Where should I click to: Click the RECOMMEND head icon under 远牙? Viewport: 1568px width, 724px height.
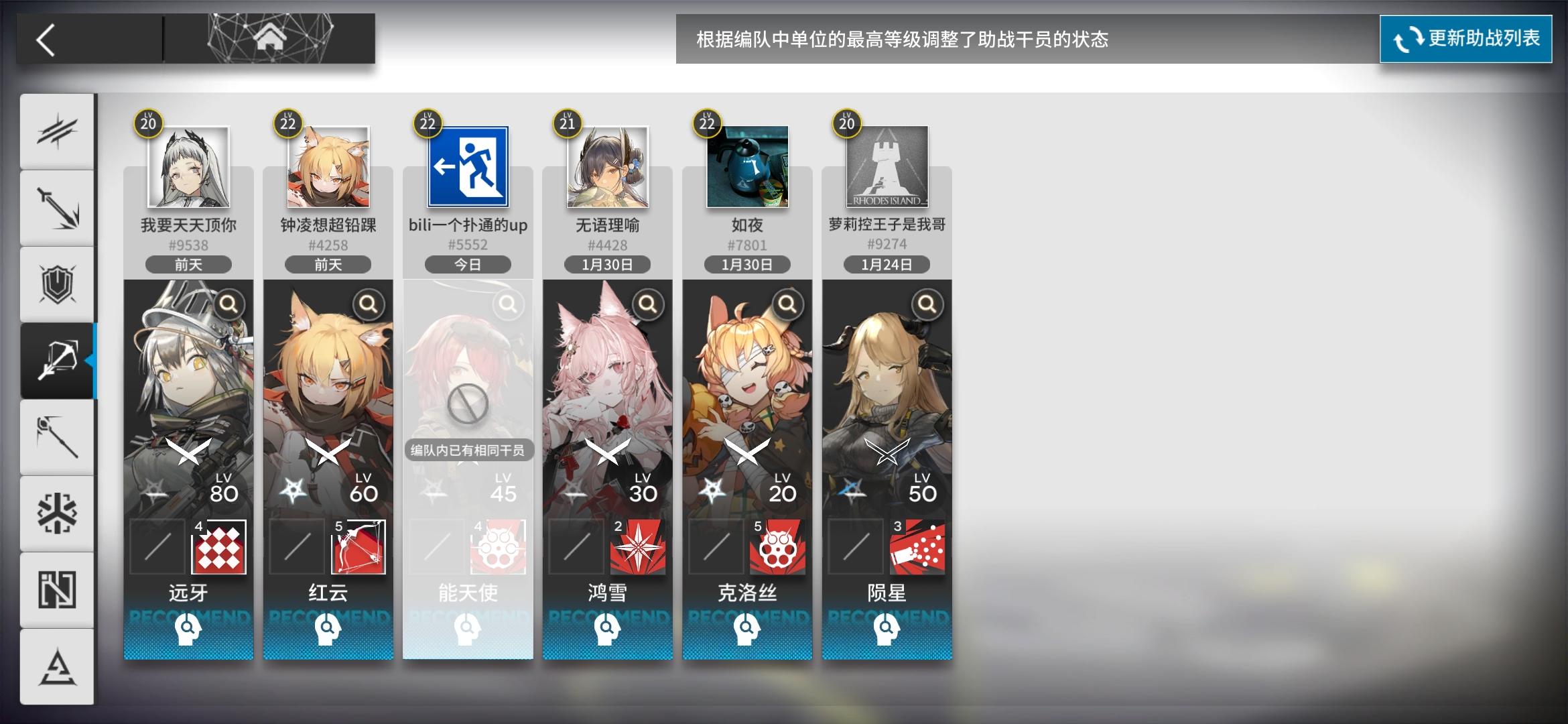(x=188, y=630)
